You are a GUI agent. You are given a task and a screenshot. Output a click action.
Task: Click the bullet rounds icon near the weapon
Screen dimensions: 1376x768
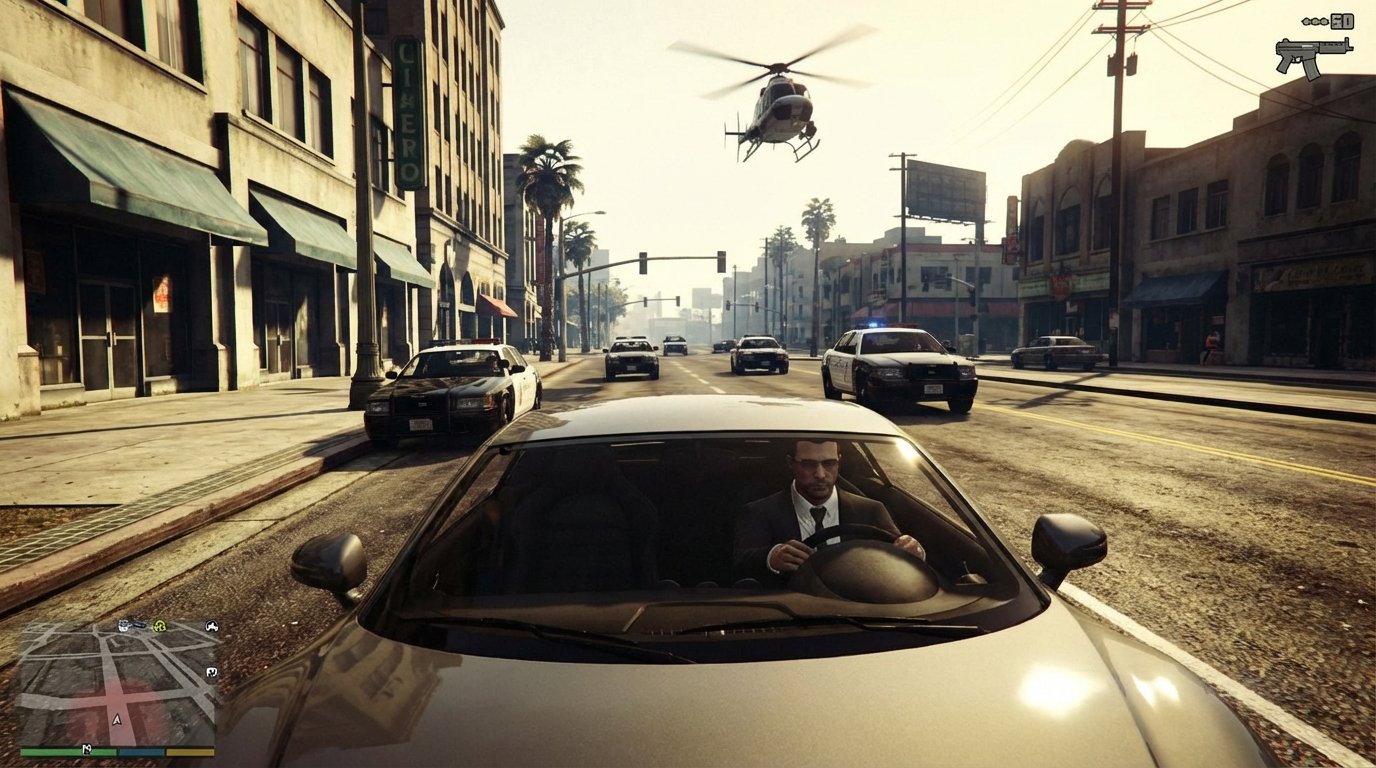point(1315,21)
